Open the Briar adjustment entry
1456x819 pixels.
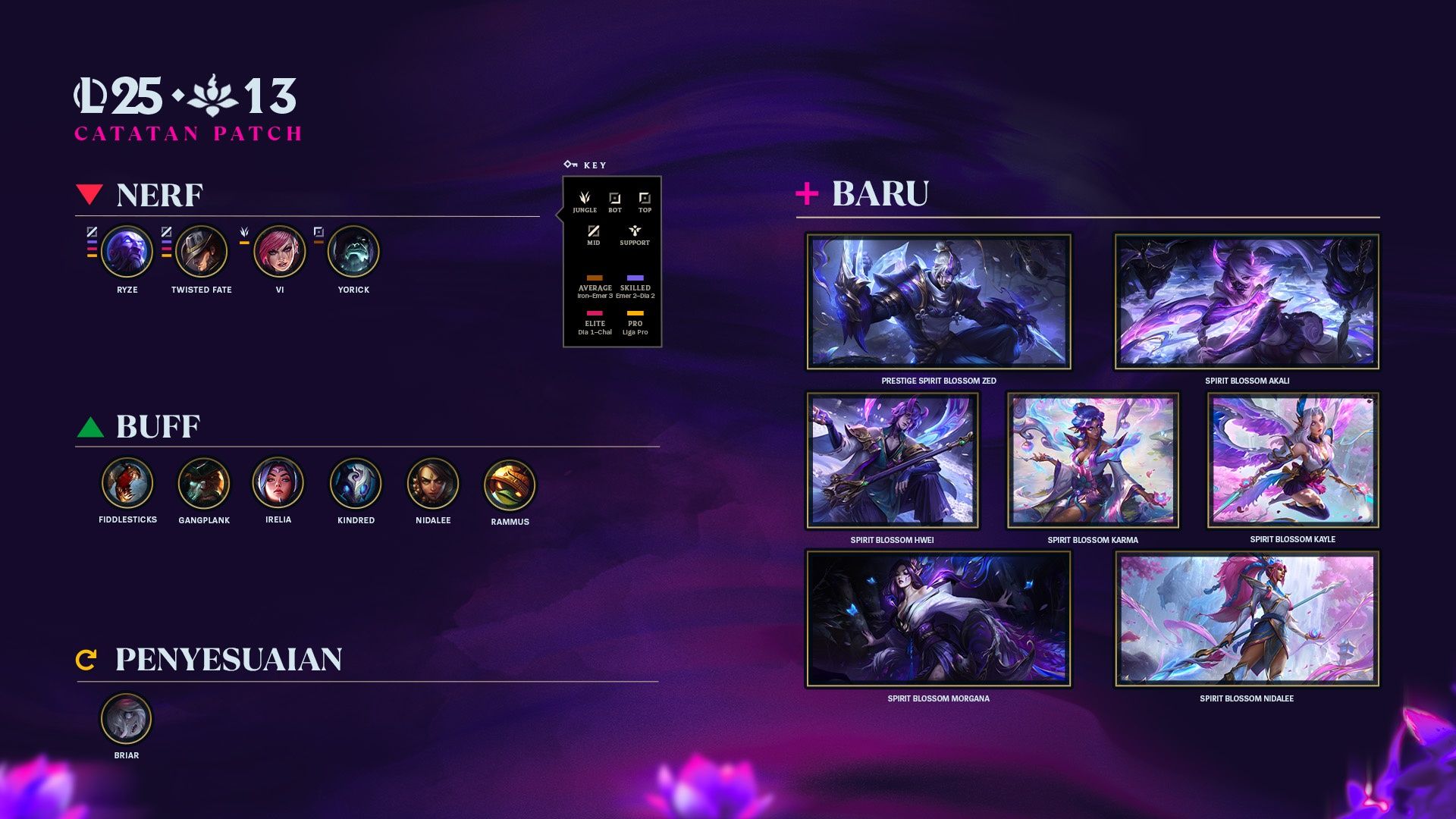(x=127, y=719)
